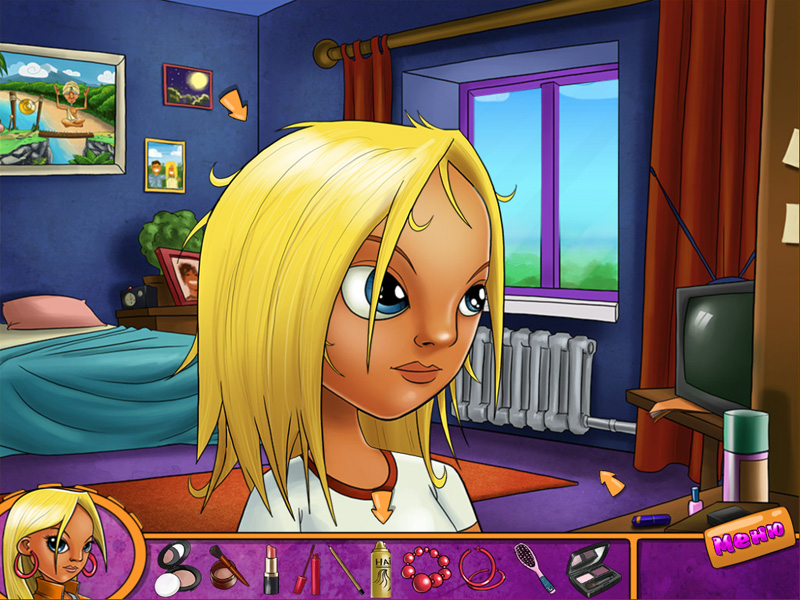Viewport: 800px width, 600px height.
Task: Click the orange arrow beside the TV stand
Action: click(612, 483)
